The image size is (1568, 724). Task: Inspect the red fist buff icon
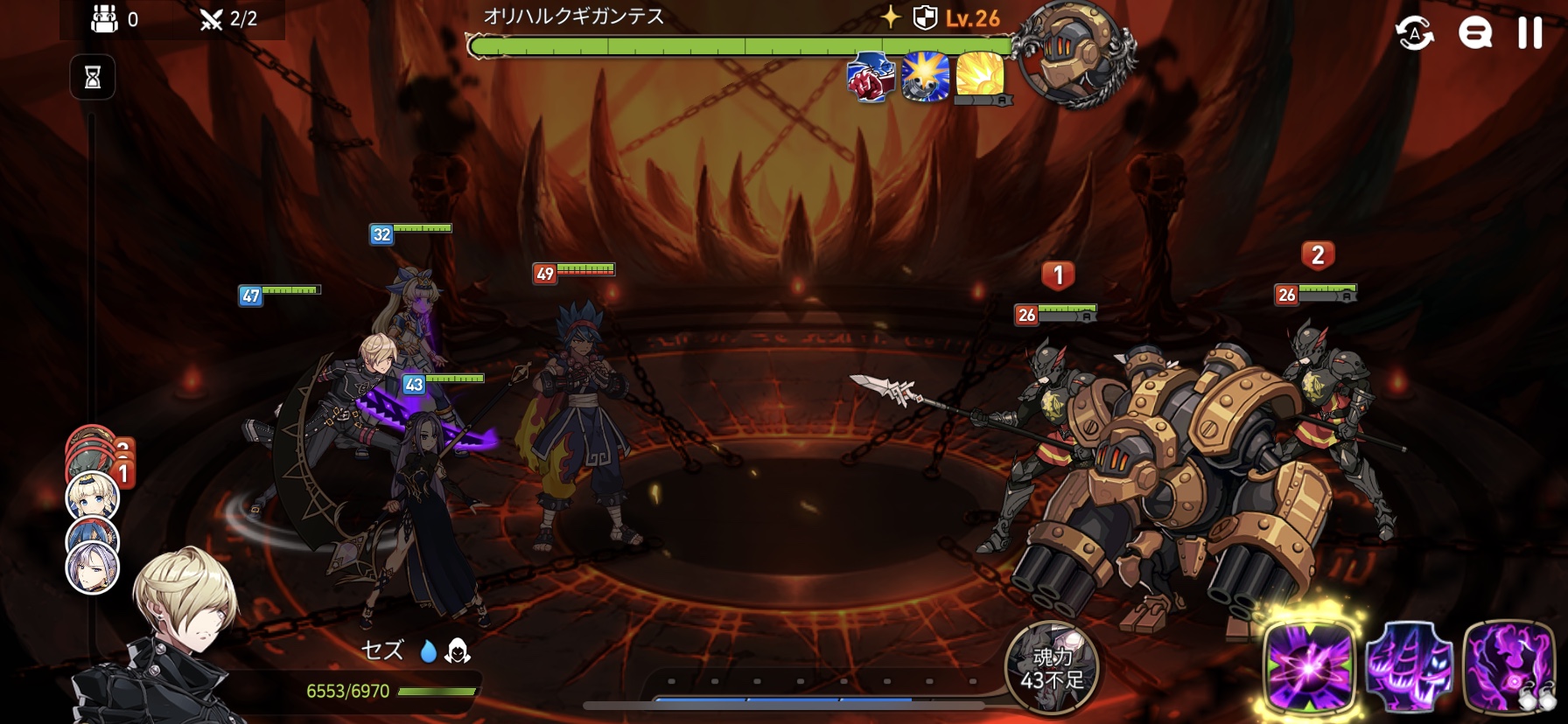[x=871, y=77]
